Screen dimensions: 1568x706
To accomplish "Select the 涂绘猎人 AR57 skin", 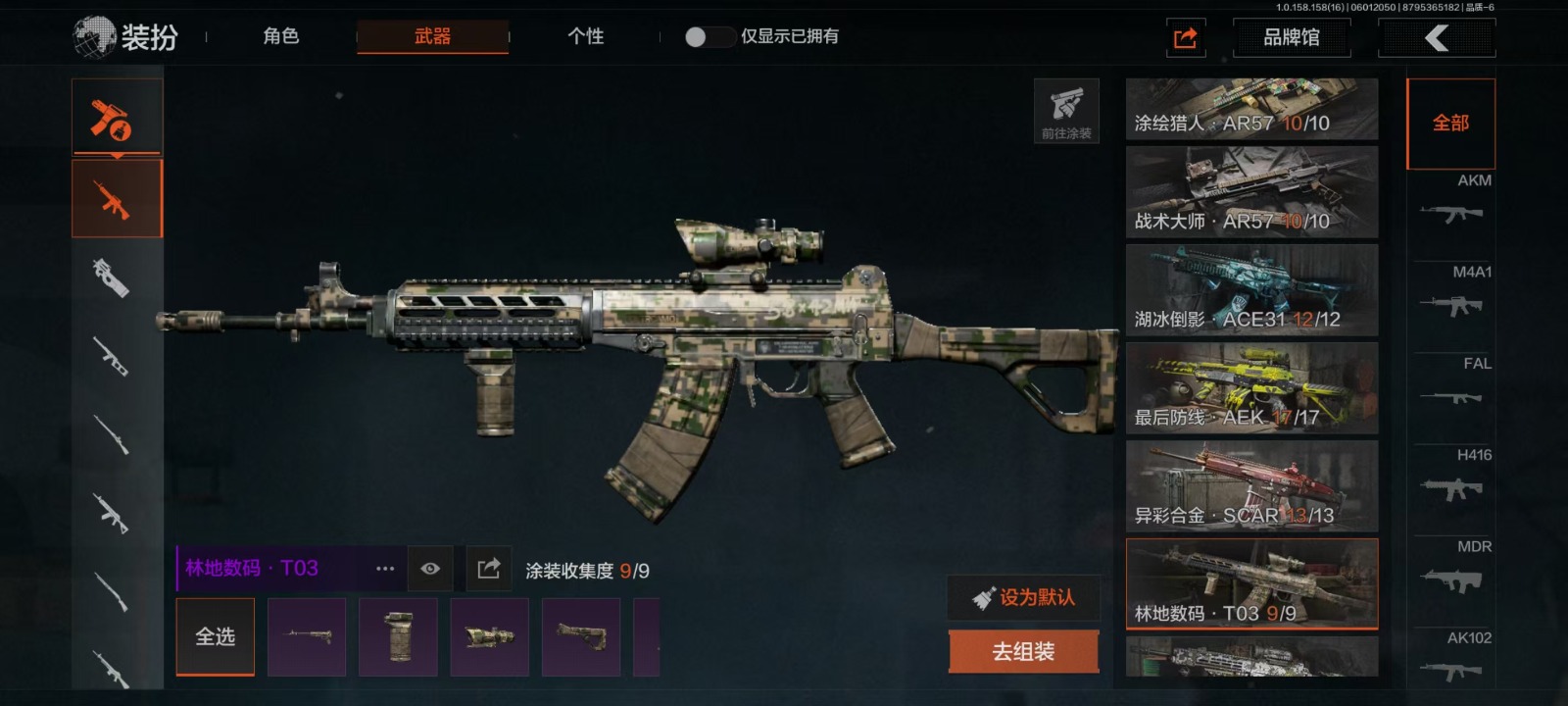I will tap(1251, 109).
